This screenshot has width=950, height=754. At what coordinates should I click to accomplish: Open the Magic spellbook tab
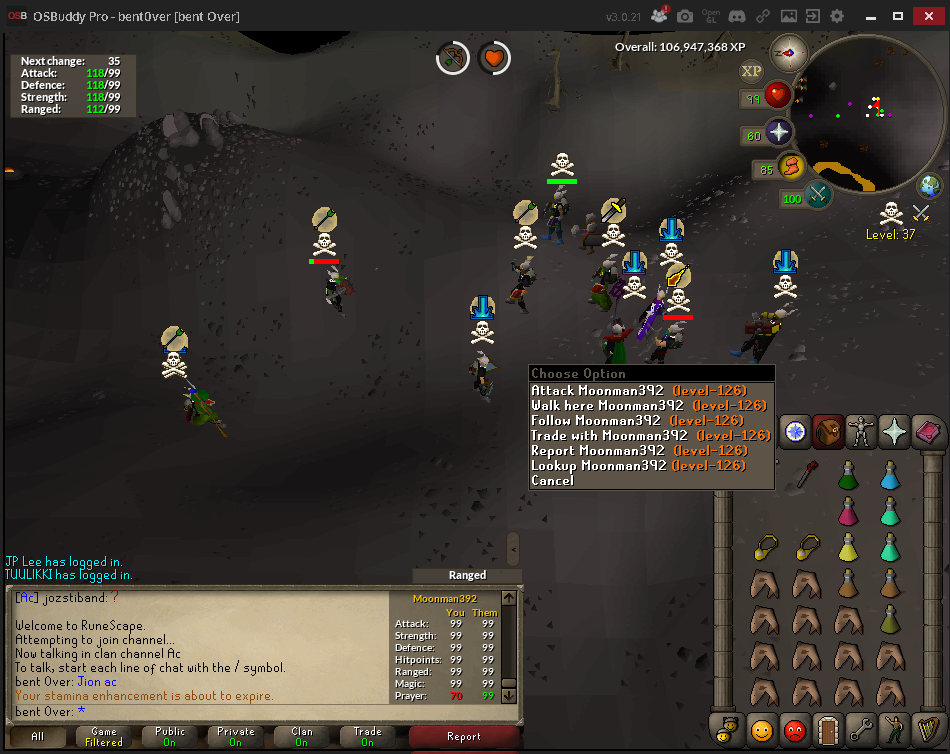coord(926,431)
